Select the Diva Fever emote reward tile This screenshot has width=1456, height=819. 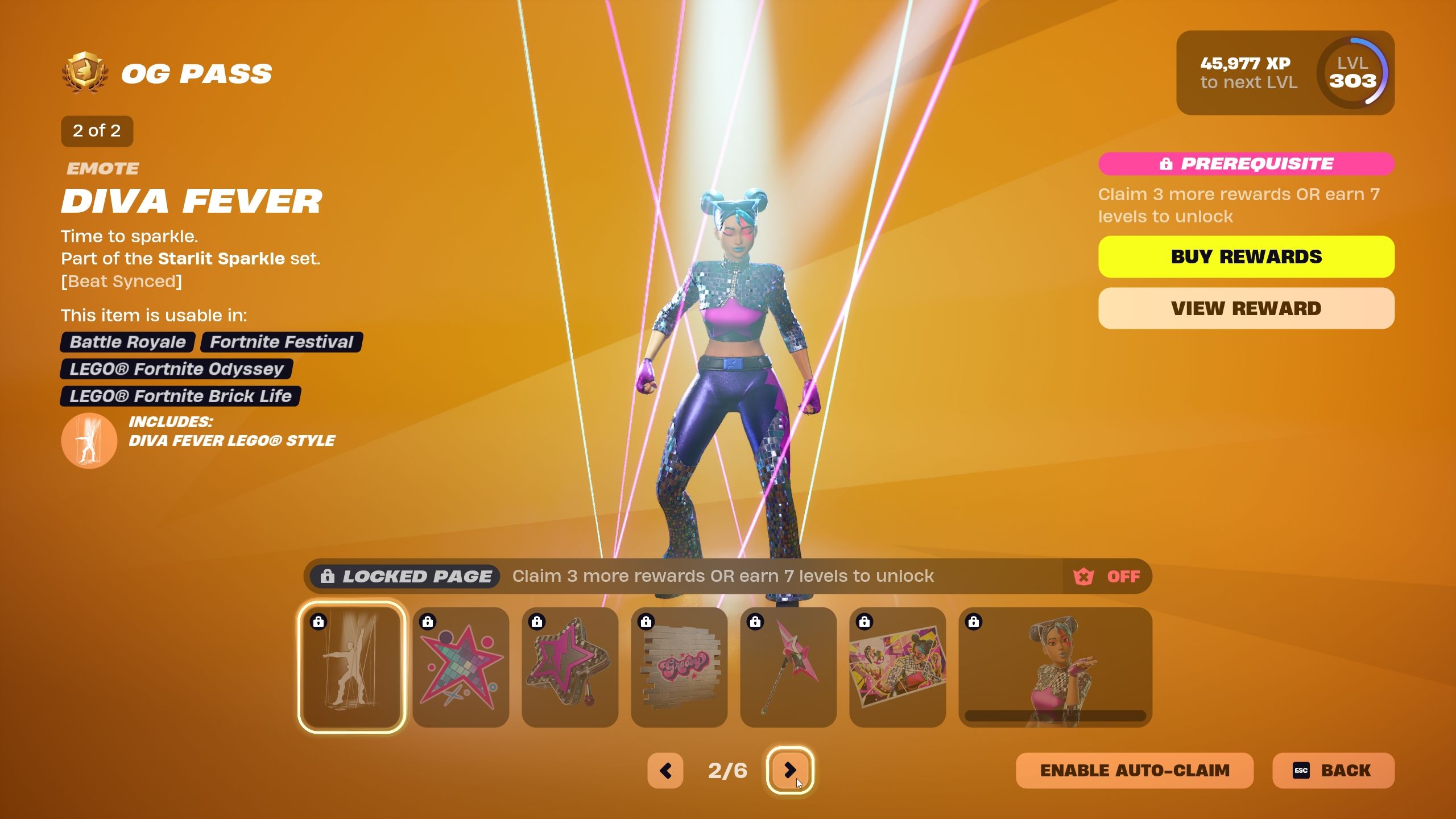(351, 667)
